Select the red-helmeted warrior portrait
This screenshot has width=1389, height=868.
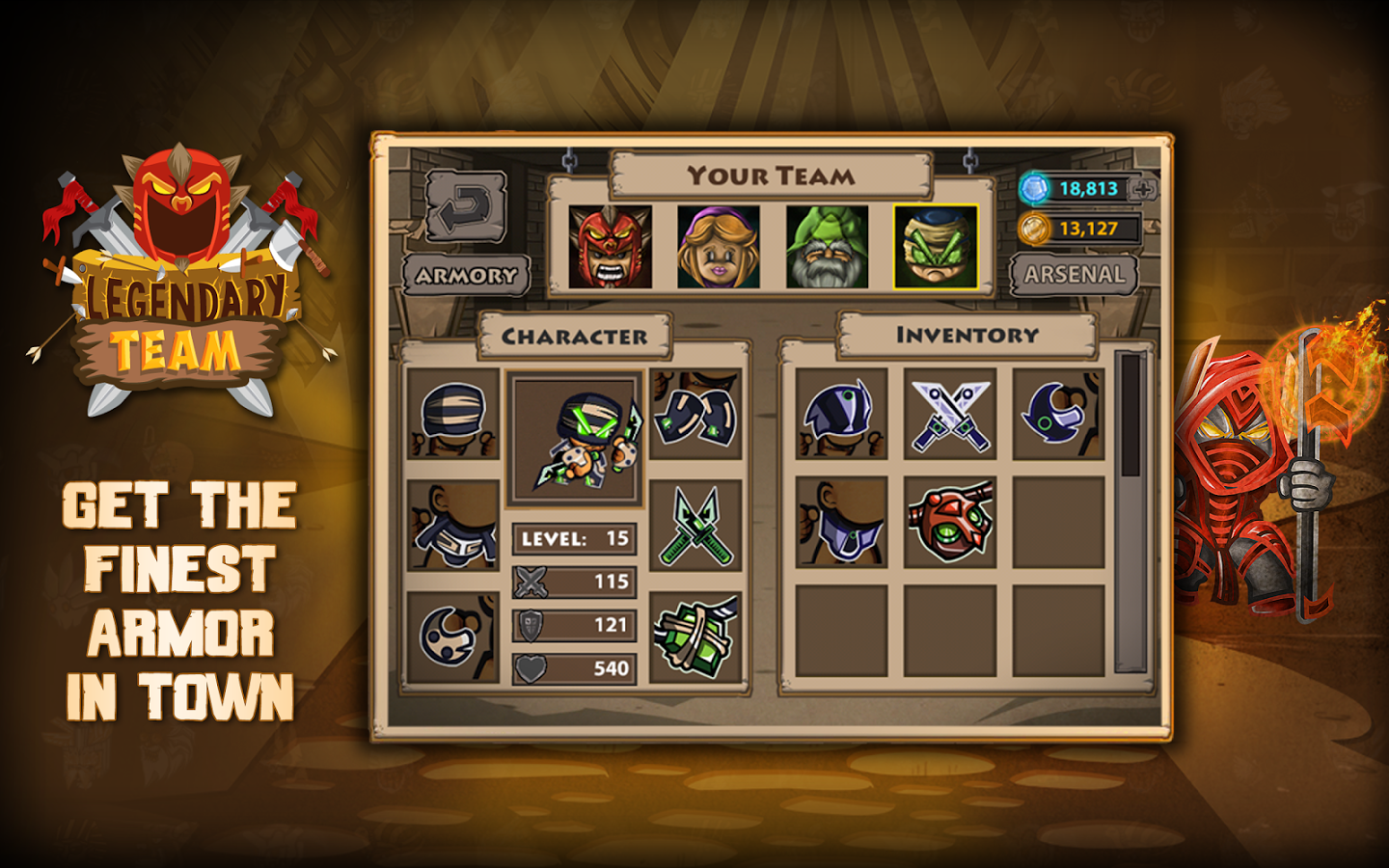pyautogui.click(x=610, y=247)
